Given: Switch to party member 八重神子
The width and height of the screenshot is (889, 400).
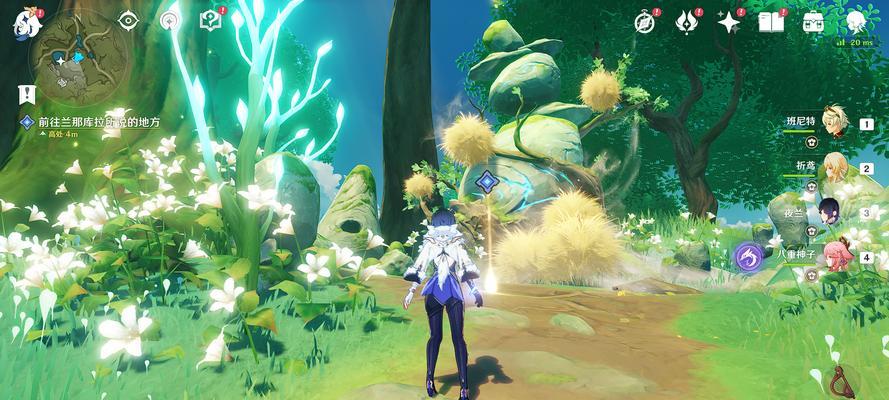Looking at the screenshot, I should tap(836, 255).
